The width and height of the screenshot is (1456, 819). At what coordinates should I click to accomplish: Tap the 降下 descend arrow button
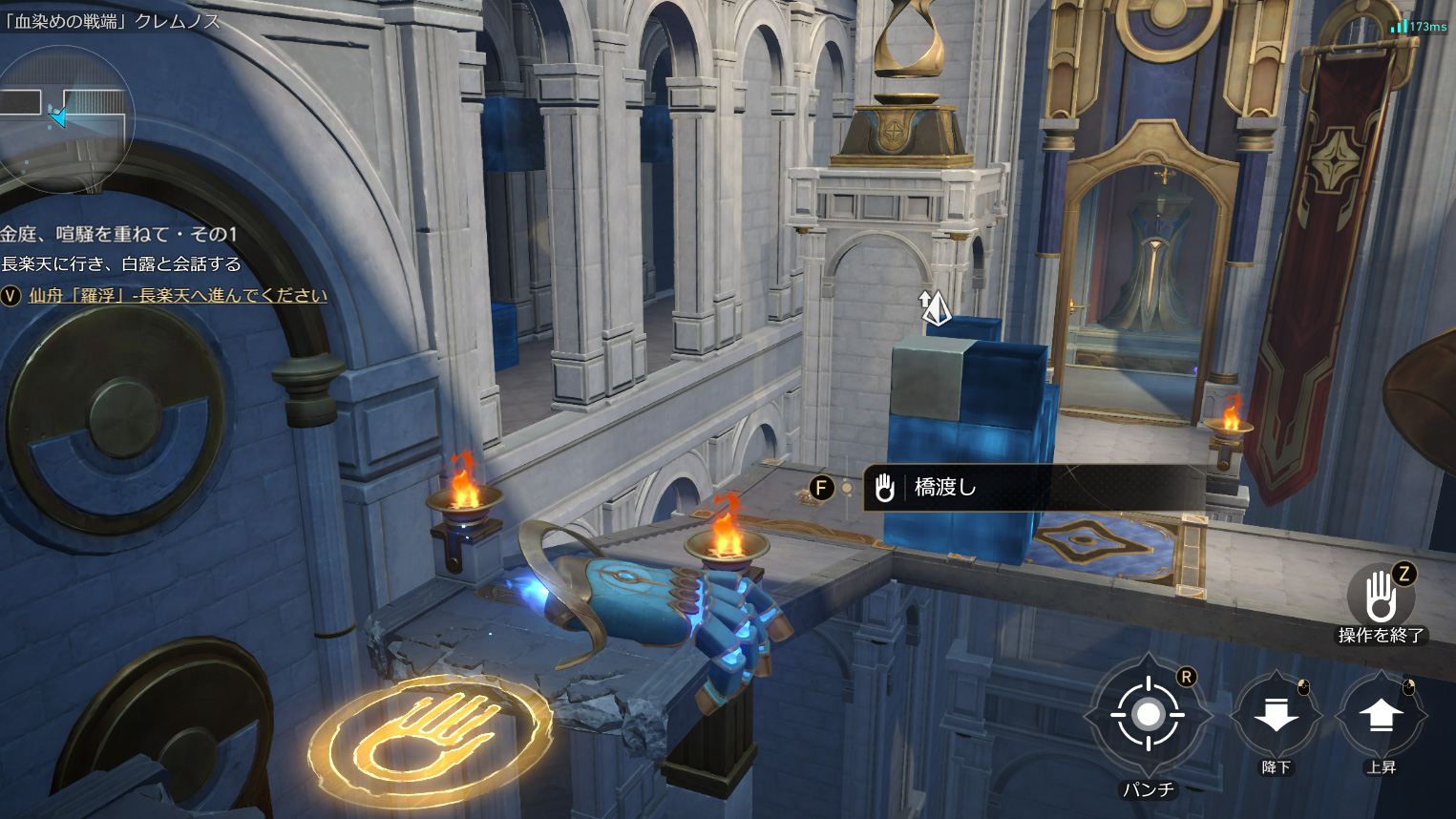click(1276, 715)
